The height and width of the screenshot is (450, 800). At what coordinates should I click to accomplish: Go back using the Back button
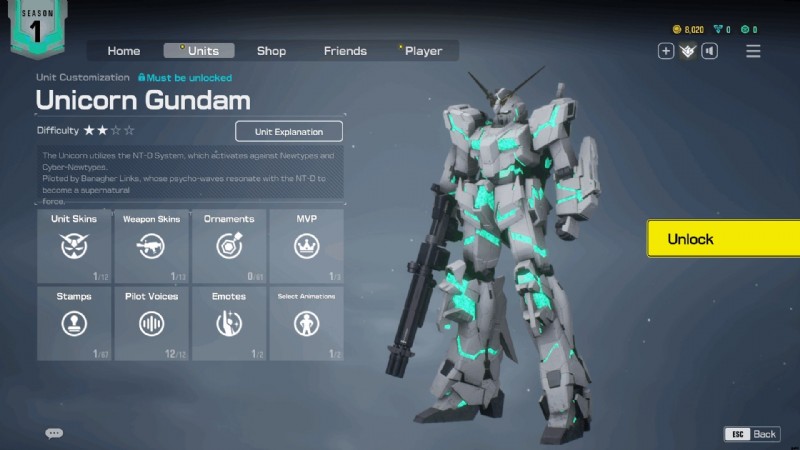coord(752,434)
